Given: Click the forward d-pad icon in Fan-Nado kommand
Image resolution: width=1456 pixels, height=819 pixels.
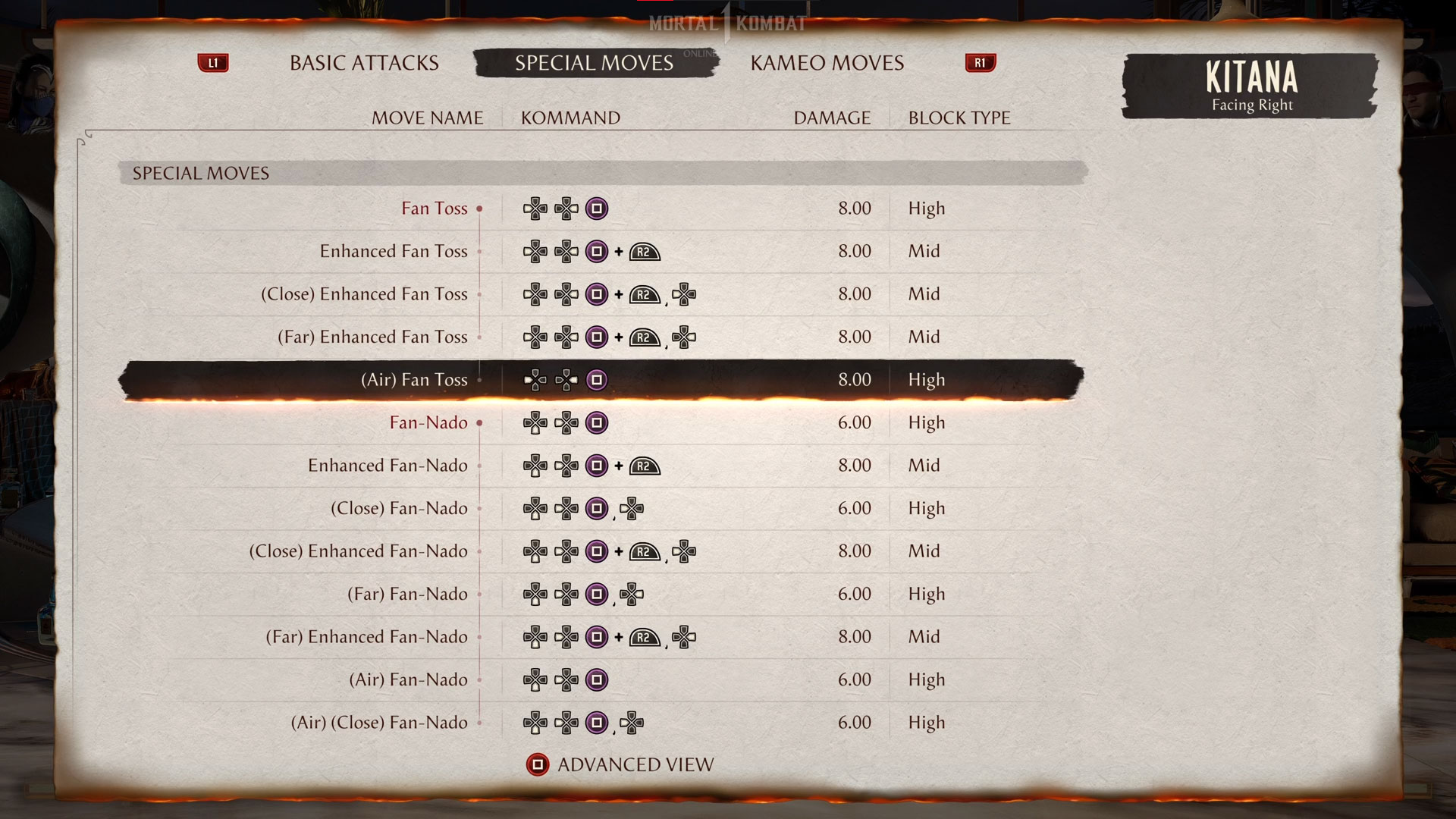Looking at the screenshot, I should click(567, 423).
